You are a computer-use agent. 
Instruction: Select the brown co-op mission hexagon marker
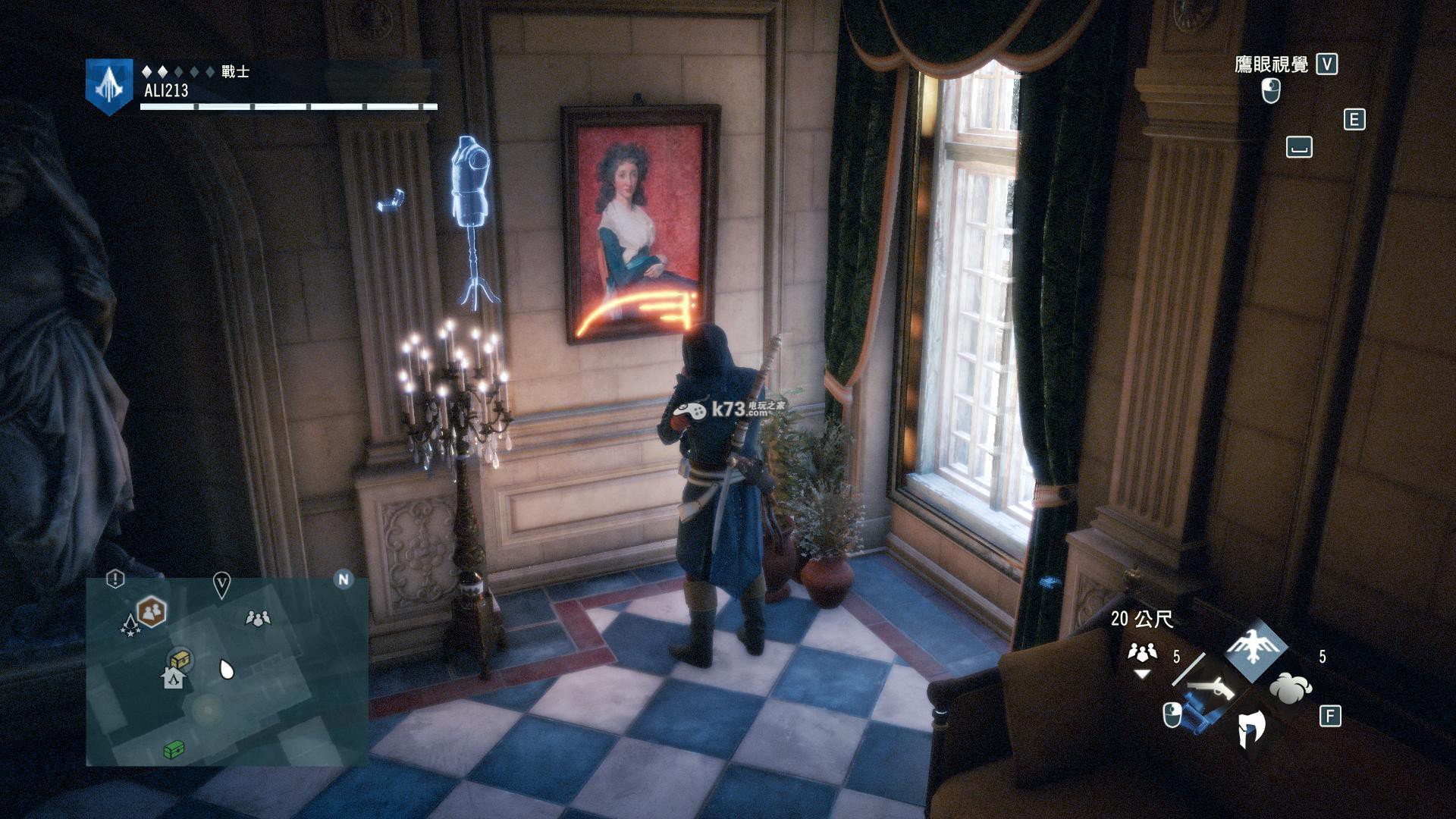click(x=151, y=610)
